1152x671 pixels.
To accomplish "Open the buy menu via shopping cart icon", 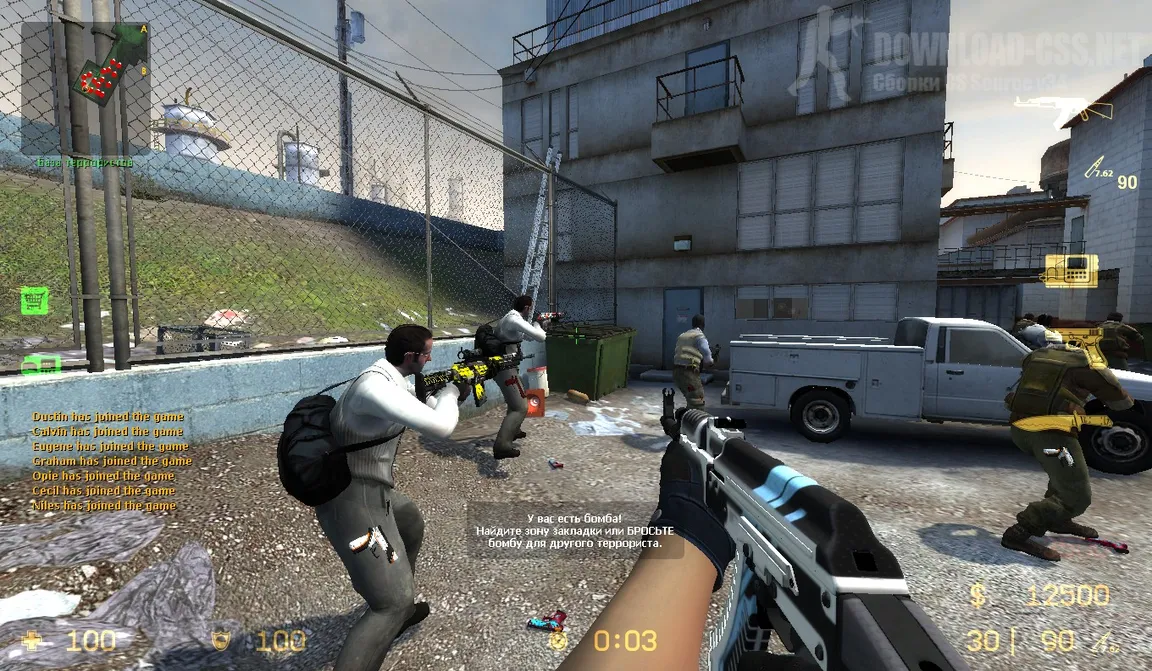I will (x=34, y=300).
